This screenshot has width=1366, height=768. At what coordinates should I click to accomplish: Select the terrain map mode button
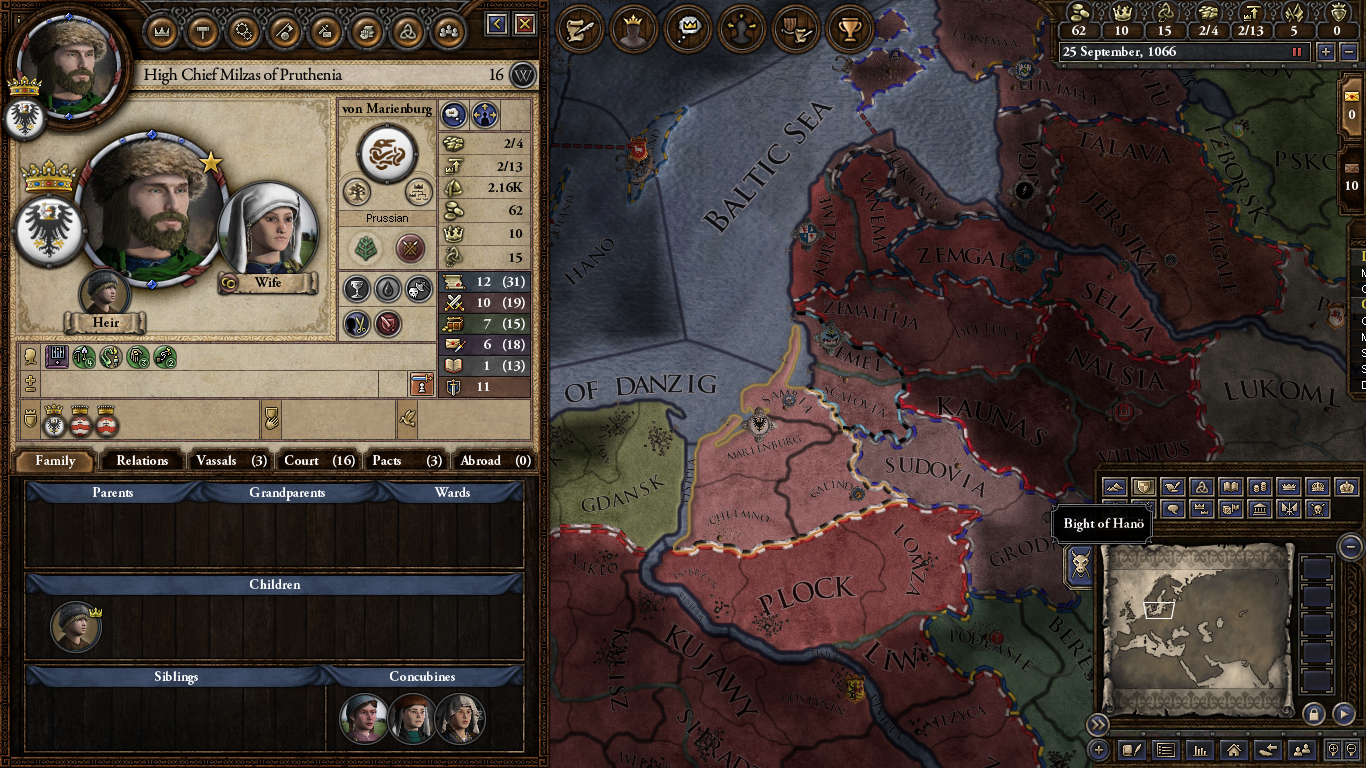click(1114, 487)
